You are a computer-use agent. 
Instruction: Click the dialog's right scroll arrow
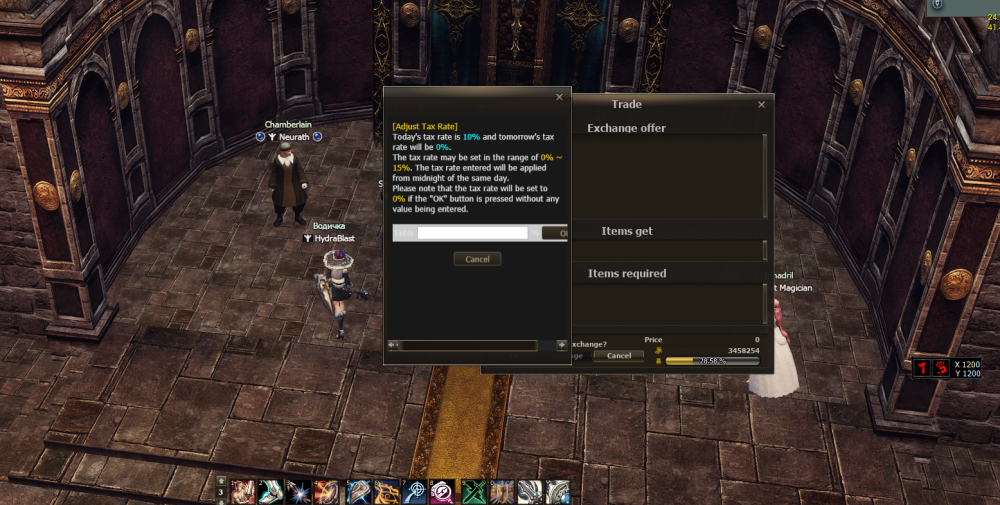(x=561, y=345)
